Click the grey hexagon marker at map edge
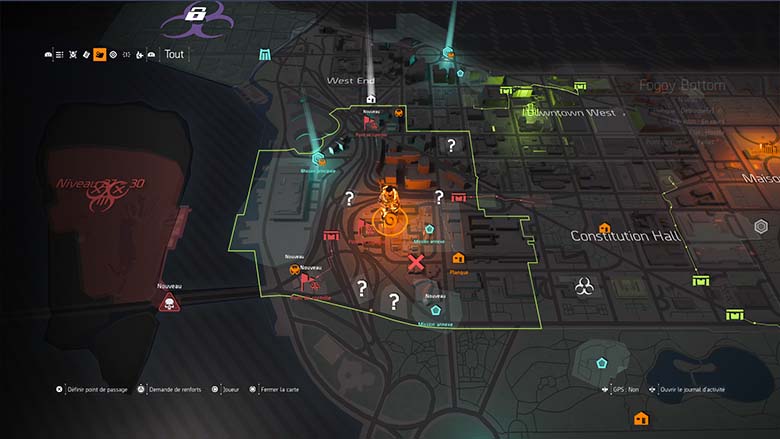Screen dimensions: 780x439 (761, 227)
